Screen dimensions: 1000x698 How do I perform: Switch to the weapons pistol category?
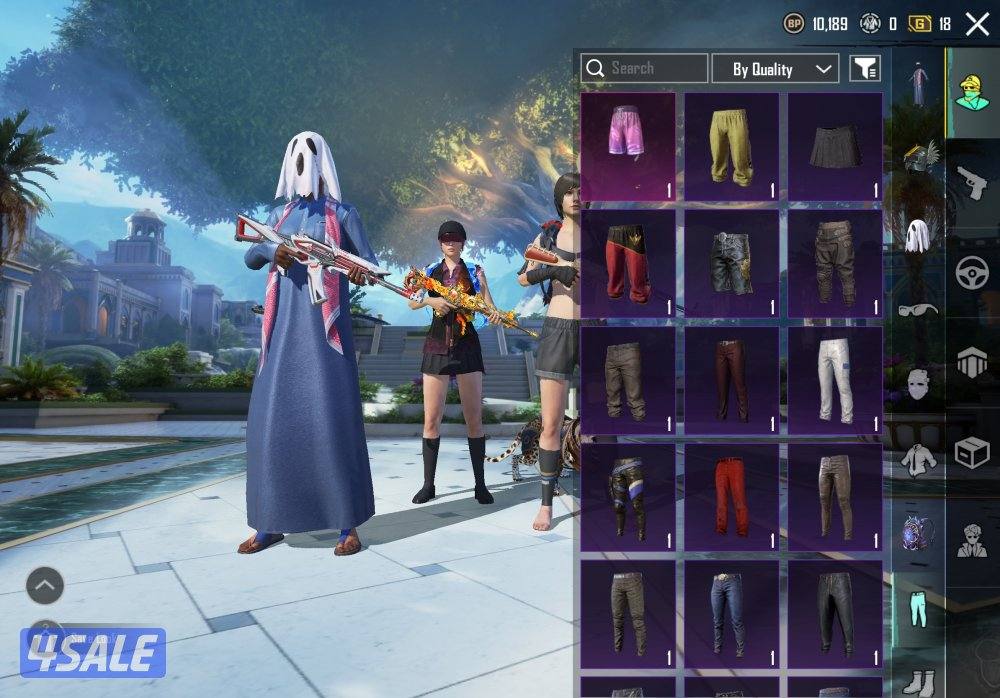(971, 181)
